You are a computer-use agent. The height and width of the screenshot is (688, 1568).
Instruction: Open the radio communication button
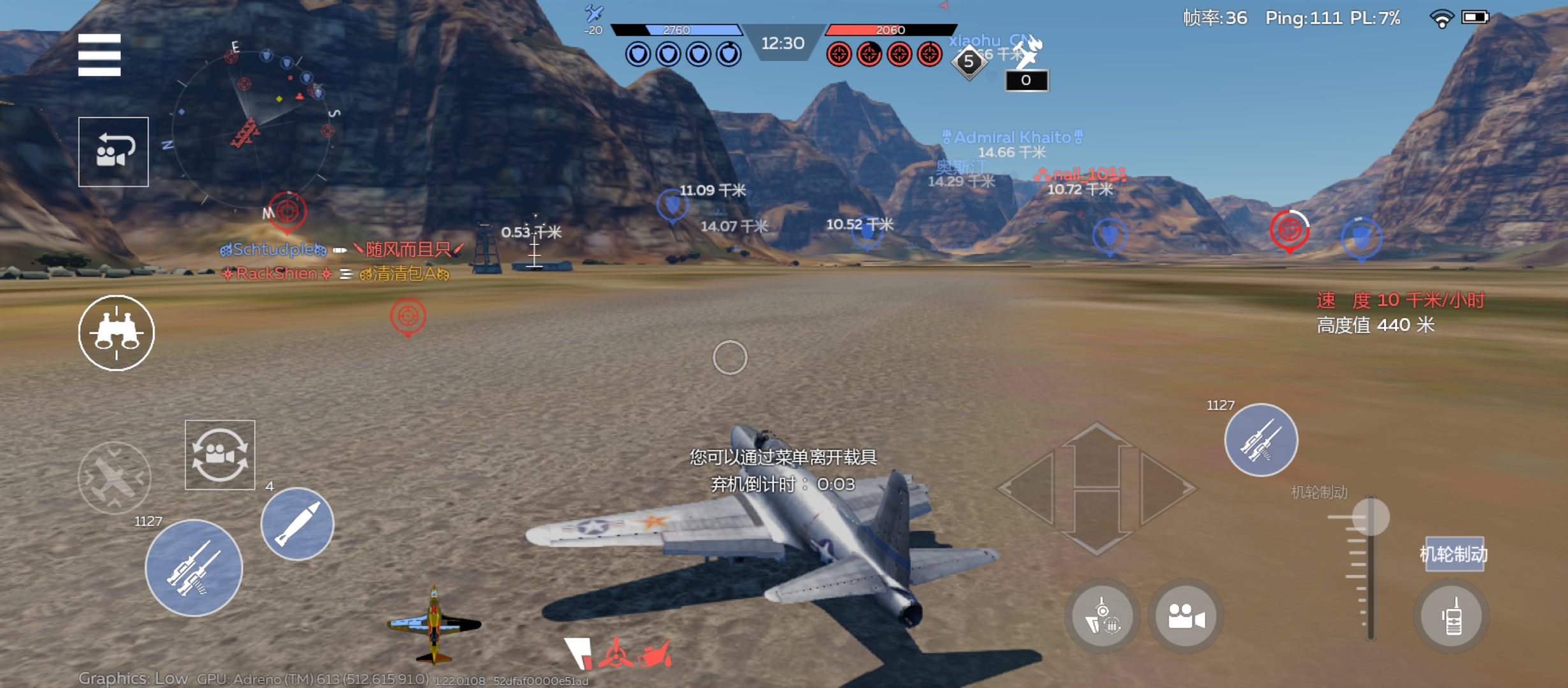click(1452, 616)
